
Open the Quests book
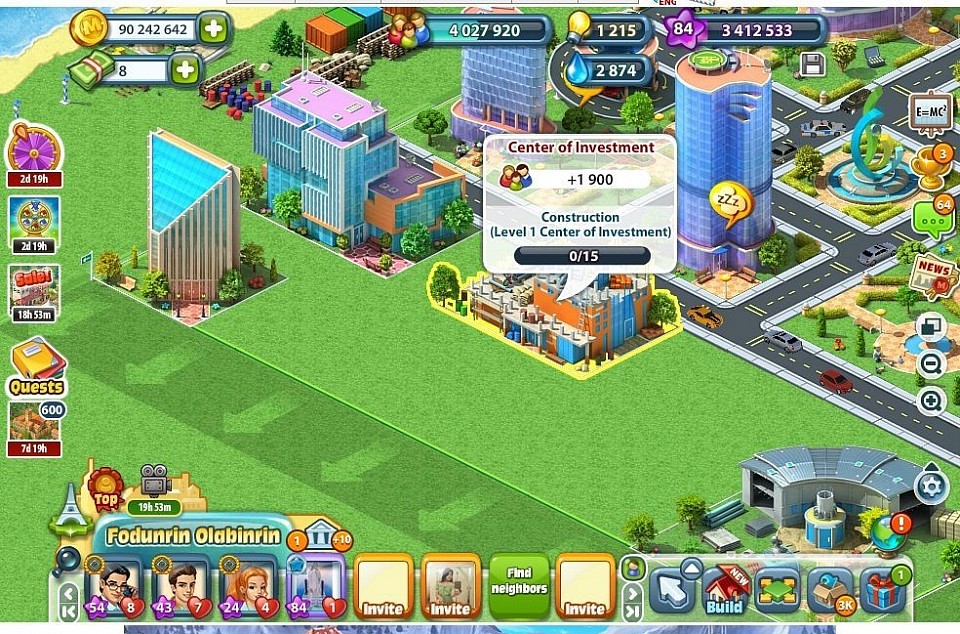pos(36,365)
